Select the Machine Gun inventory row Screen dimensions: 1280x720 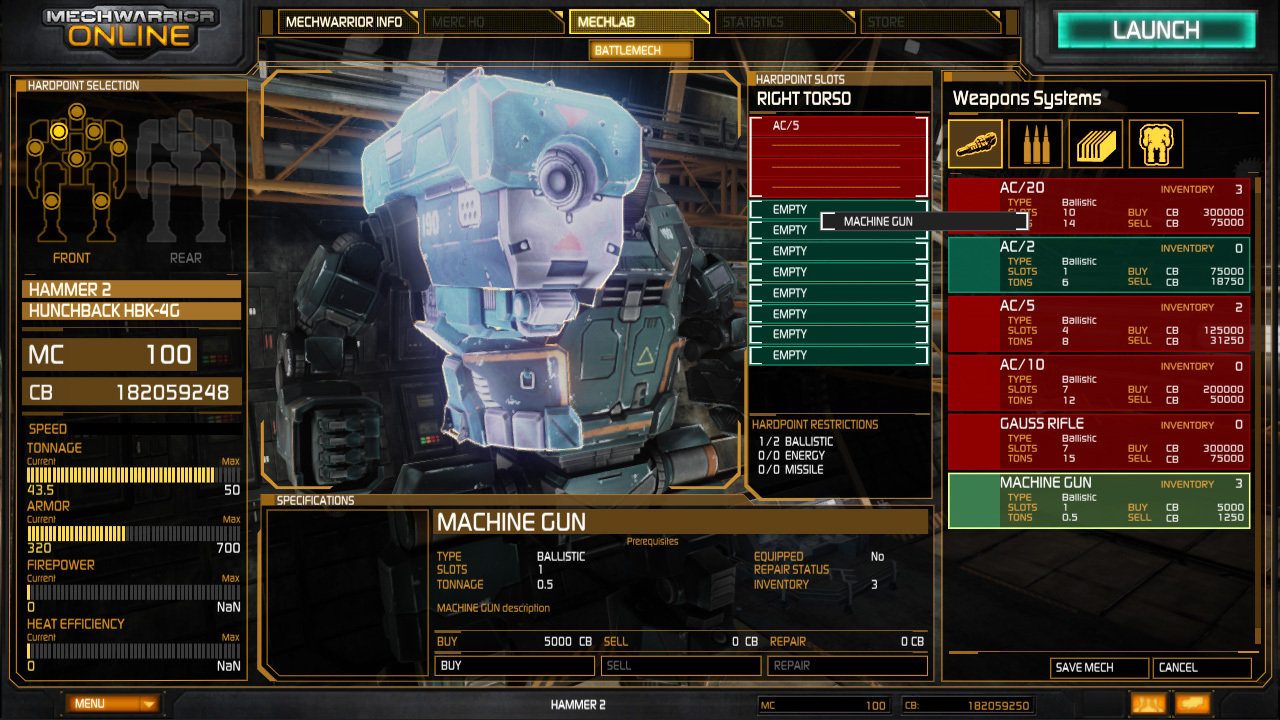(1098, 500)
